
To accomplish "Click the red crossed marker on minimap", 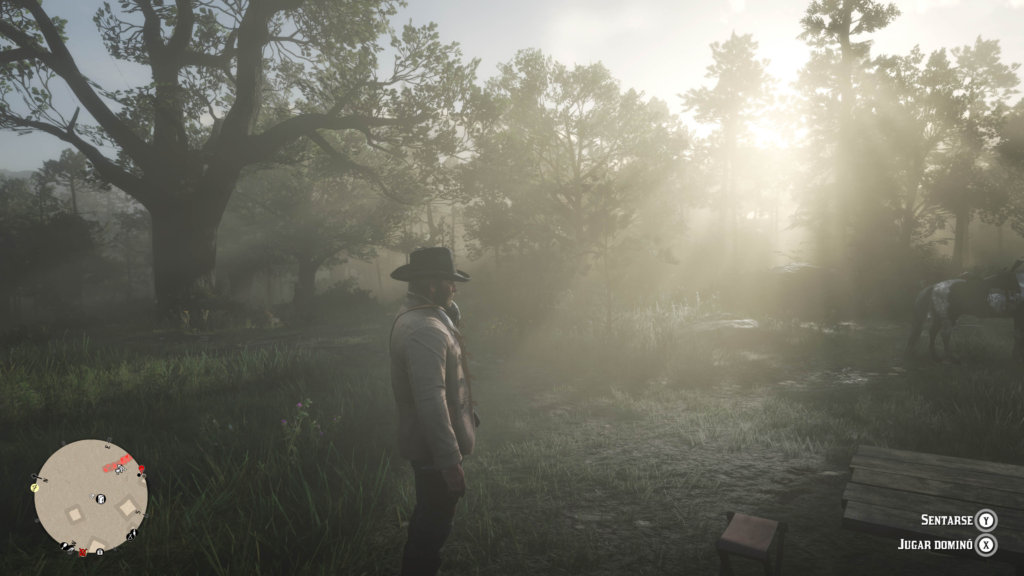I will (x=83, y=552).
